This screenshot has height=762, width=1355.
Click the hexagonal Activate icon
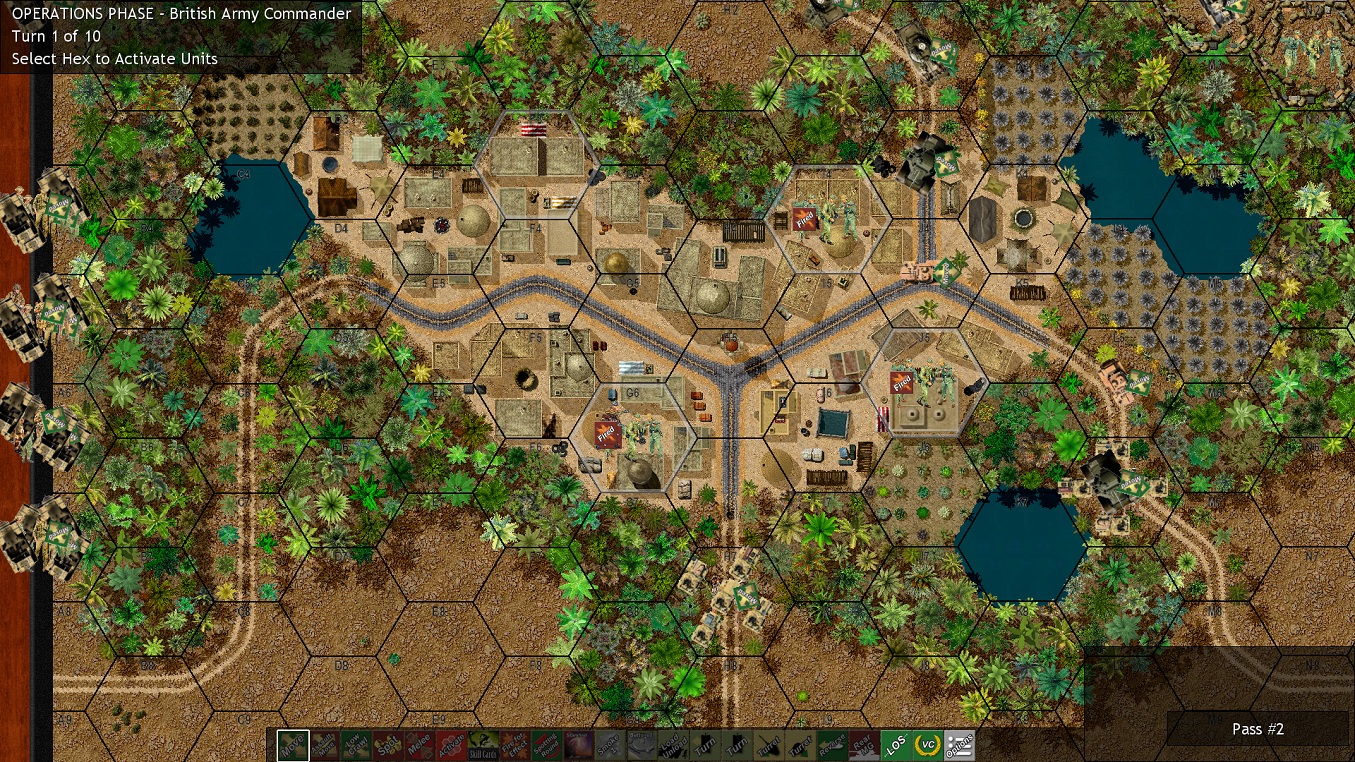pos(451,746)
